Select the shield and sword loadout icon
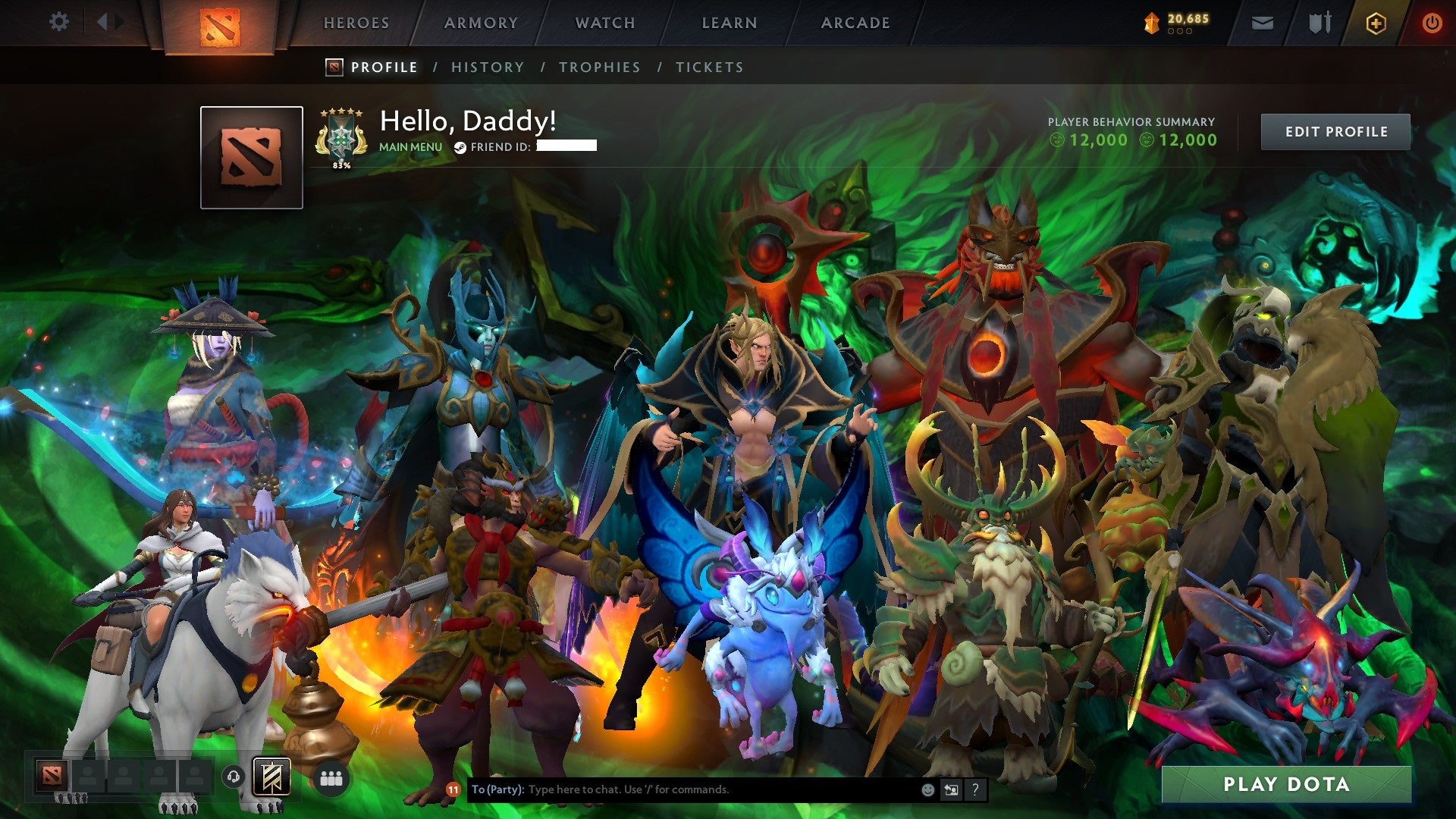The width and height of the screenshot is (1456, 819). click(1319, 22)
